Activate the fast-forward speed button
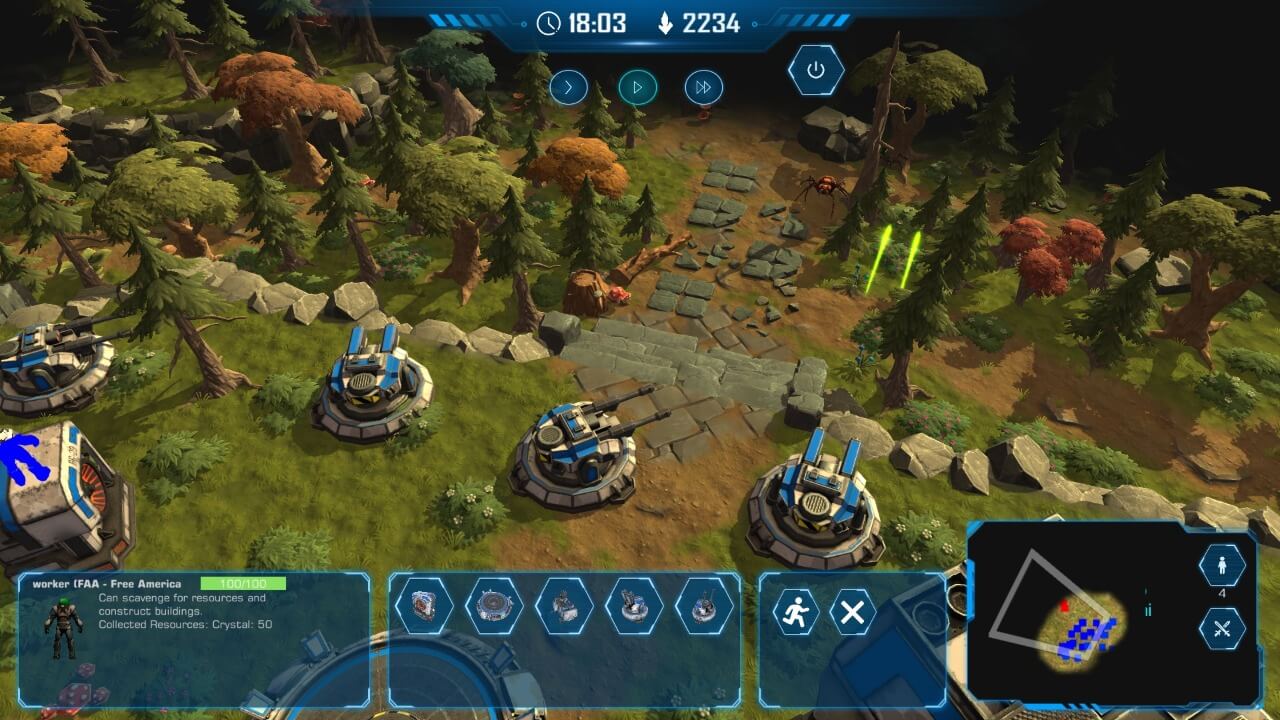 [x=703, y=87]
